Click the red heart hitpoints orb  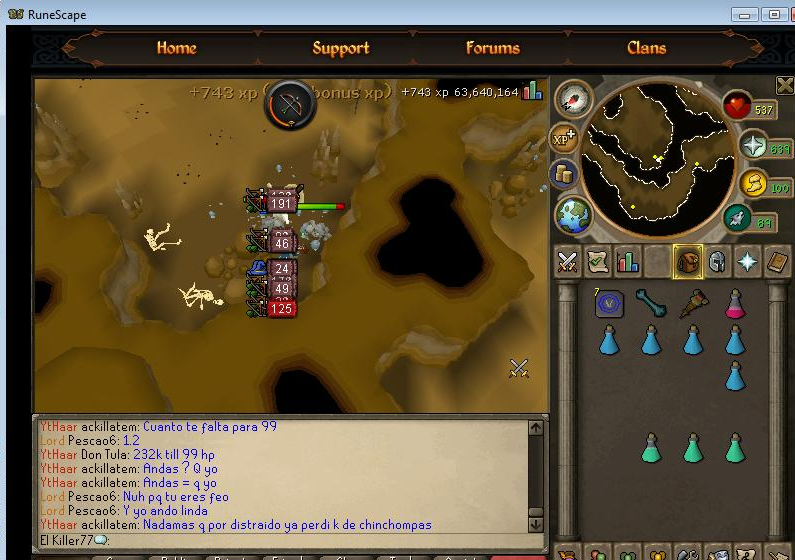click(738, 106)
